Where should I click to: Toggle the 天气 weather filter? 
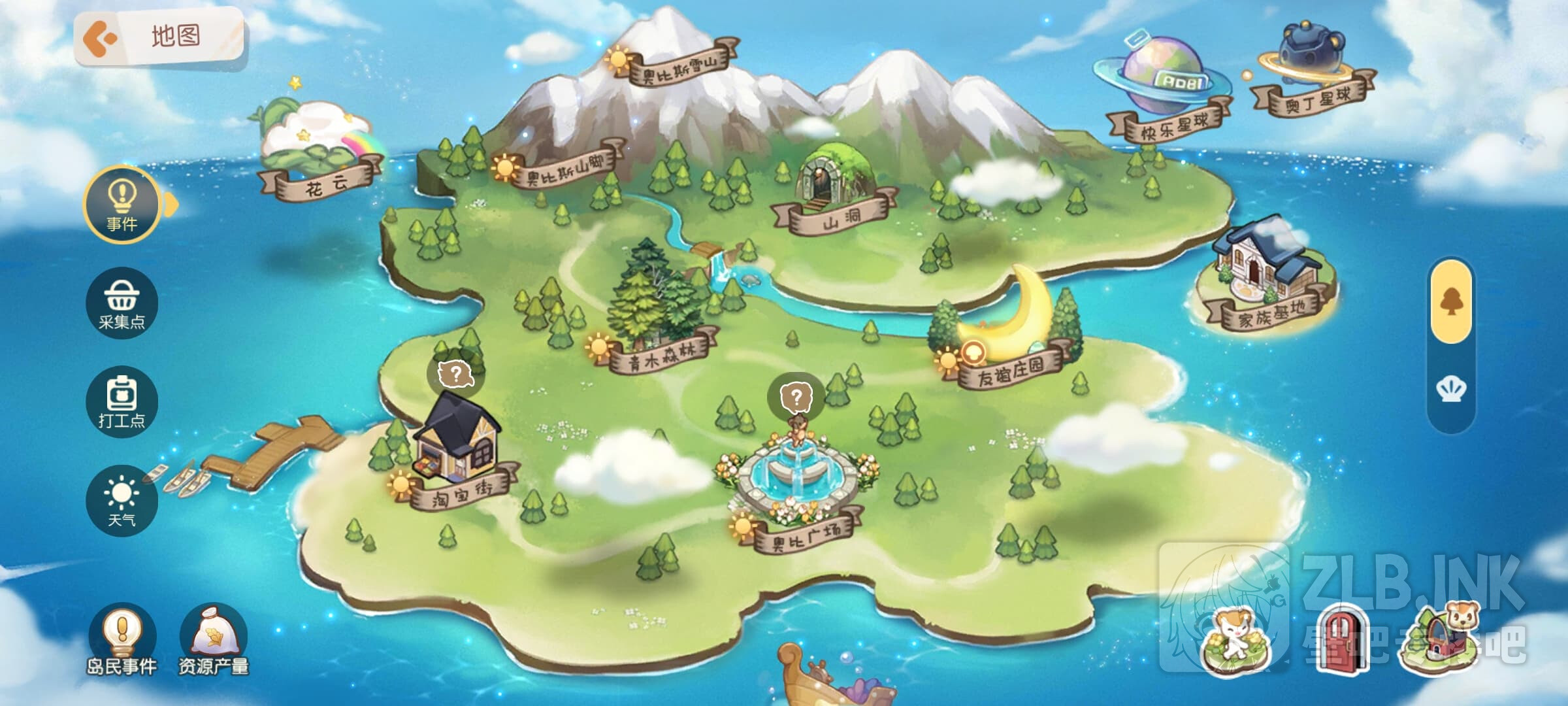pos(122,501)
